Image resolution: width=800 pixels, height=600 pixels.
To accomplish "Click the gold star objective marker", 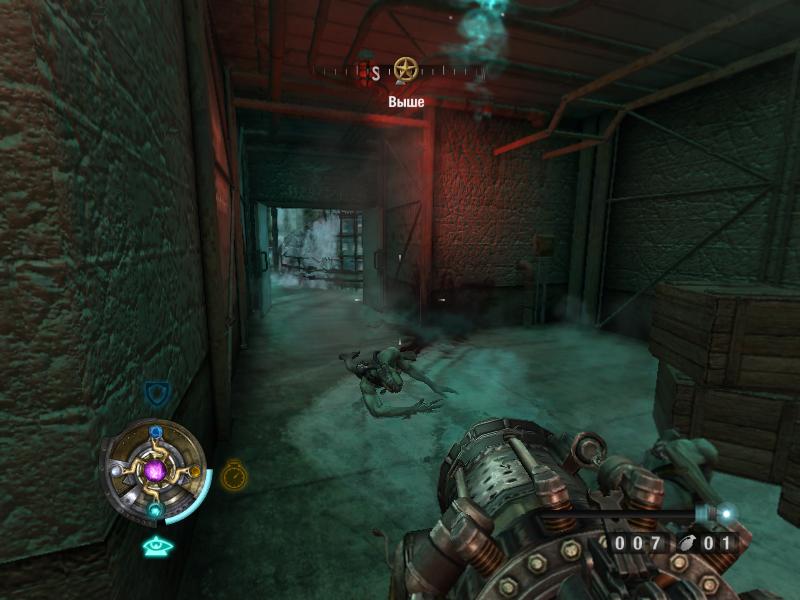I will [x=405, y=70].
